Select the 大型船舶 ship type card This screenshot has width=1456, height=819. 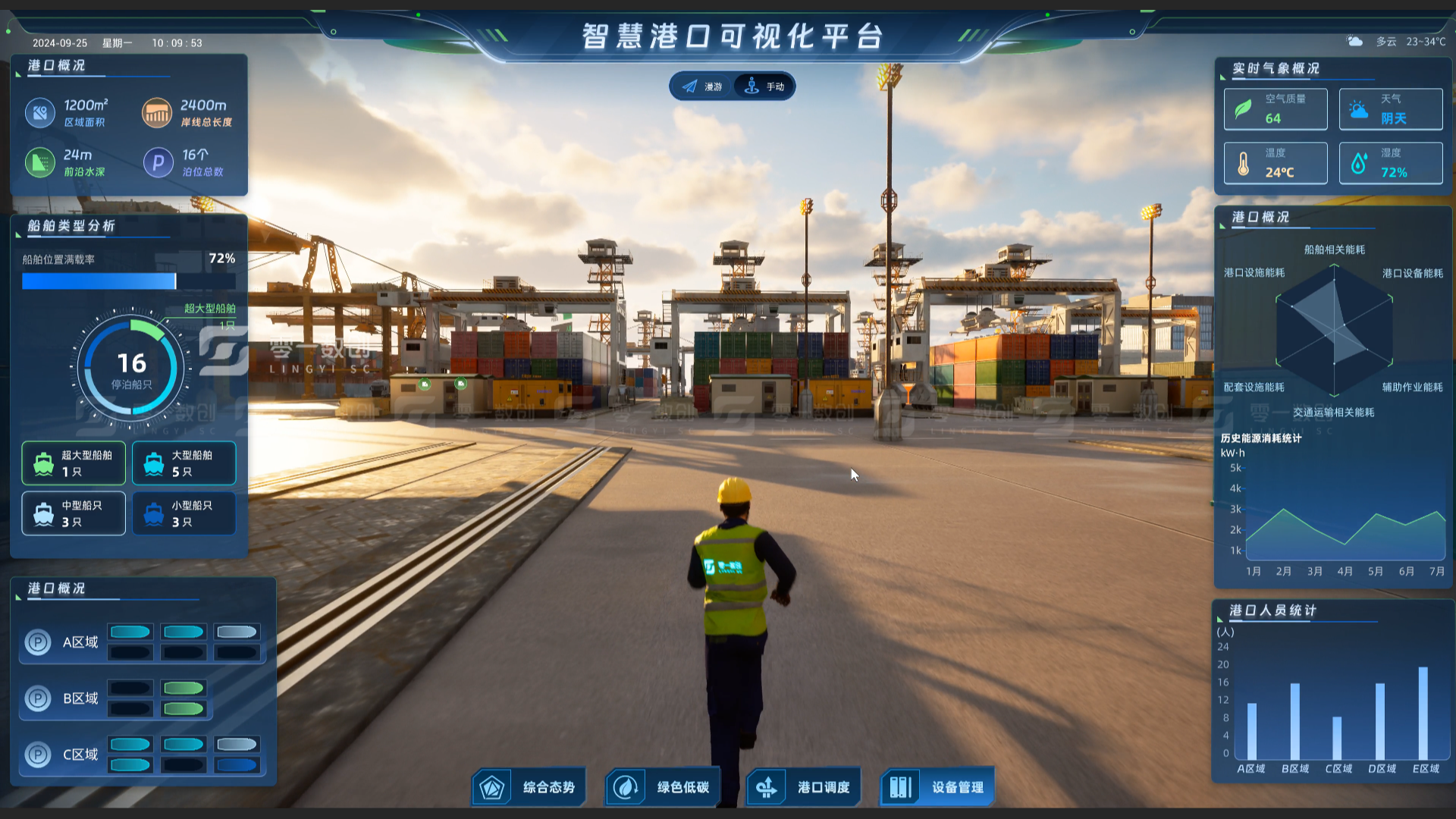click(184, 463)
